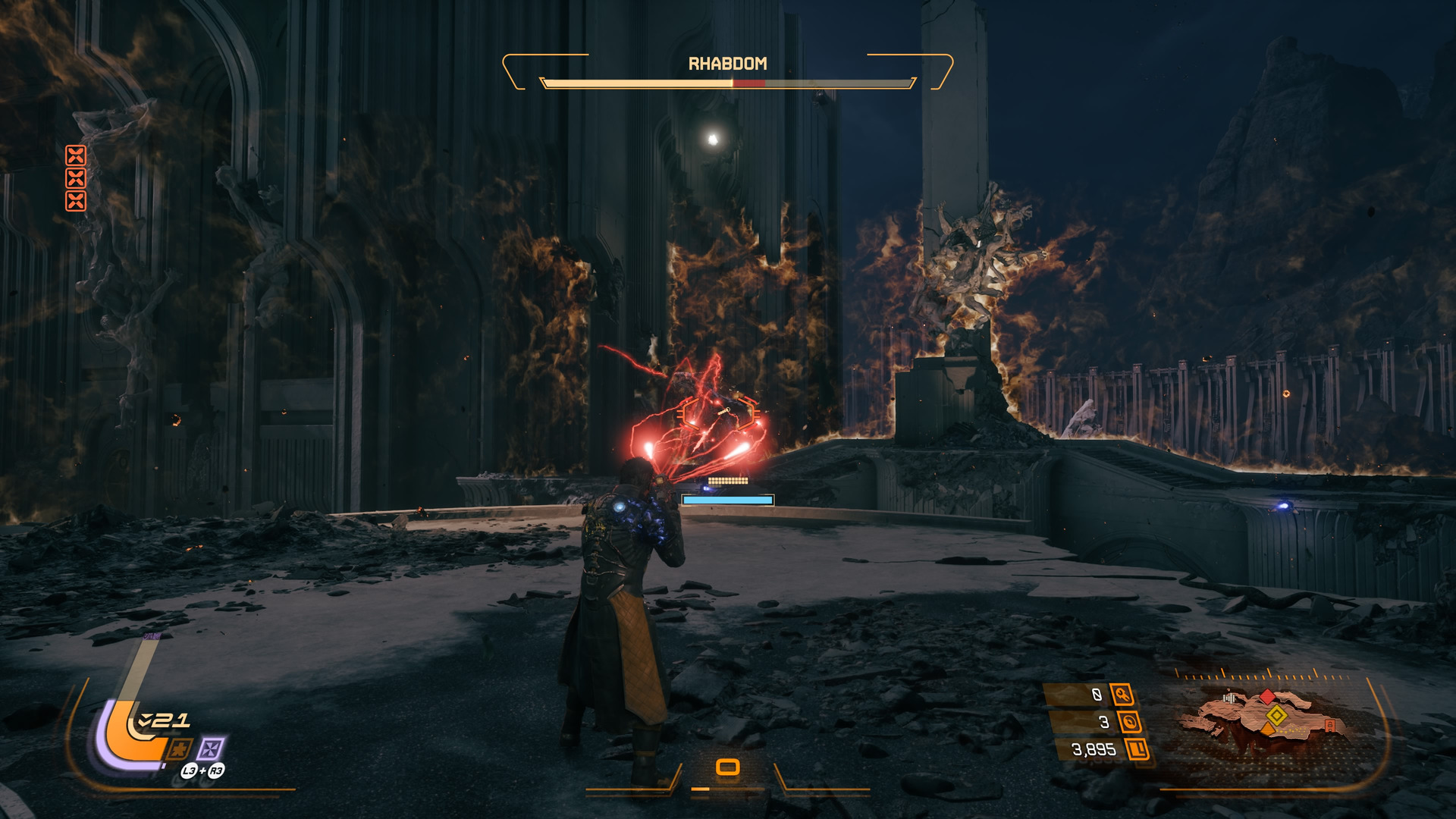Select the yellow diamond marker on minimap
This screenshot has width=1456, height=819.
coord(1276,715)
